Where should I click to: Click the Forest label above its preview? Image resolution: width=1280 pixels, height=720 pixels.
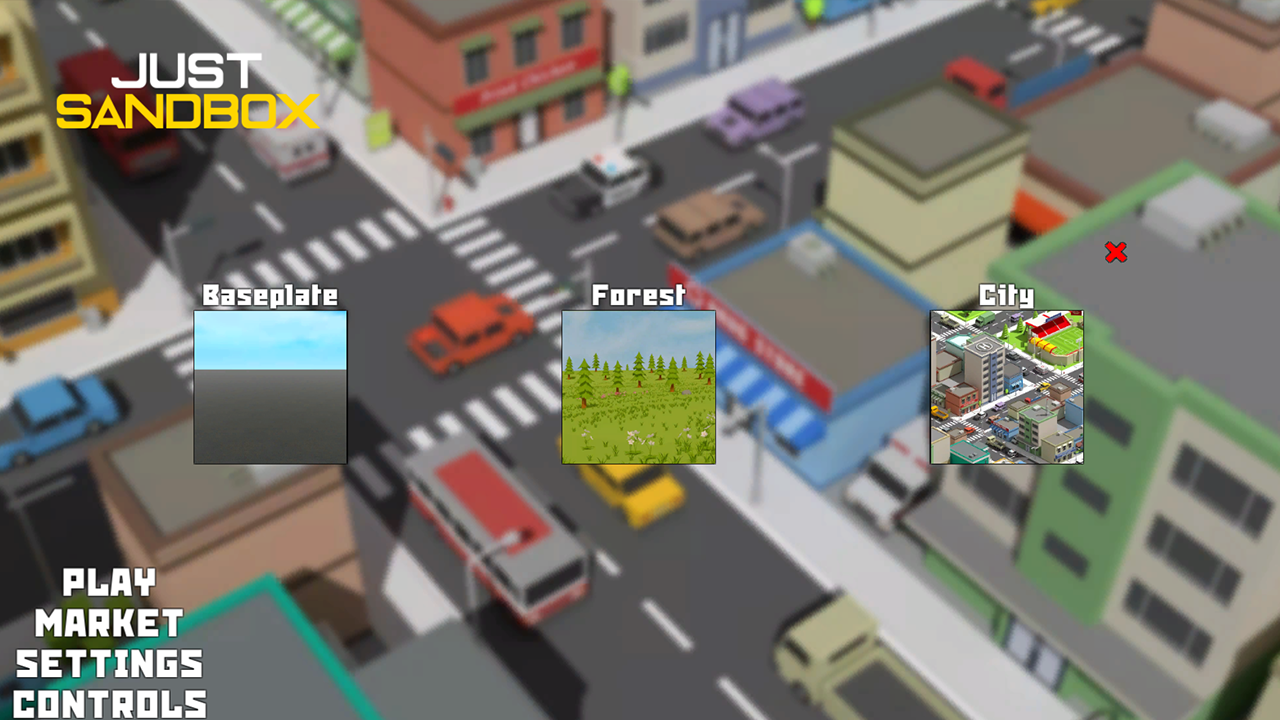pyautogui.click(x=638, y=294)
